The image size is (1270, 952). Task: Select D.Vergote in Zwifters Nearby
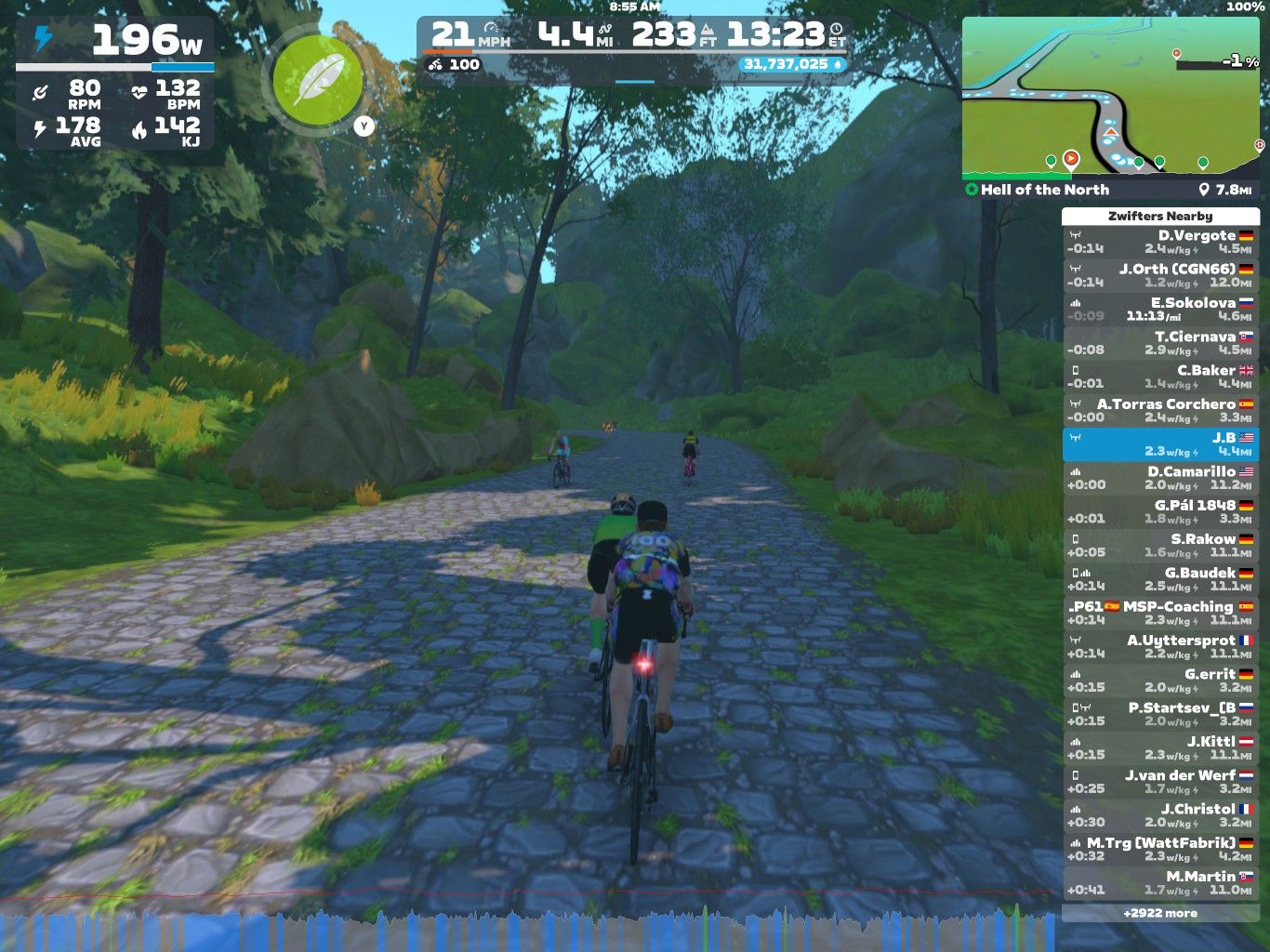point(1160,242)
